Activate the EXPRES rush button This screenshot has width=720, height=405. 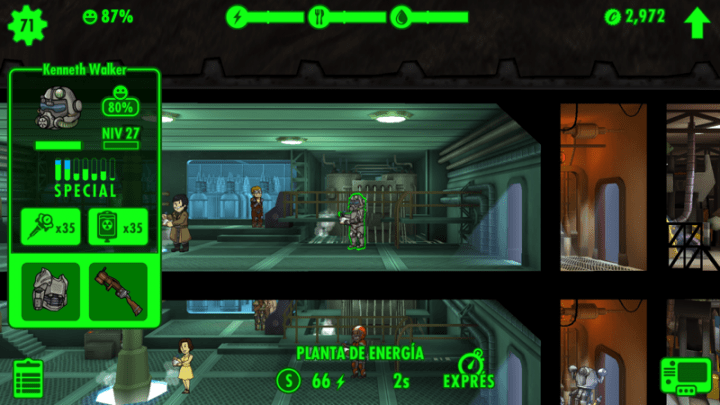pyautogui.click(x=469, y=369)
